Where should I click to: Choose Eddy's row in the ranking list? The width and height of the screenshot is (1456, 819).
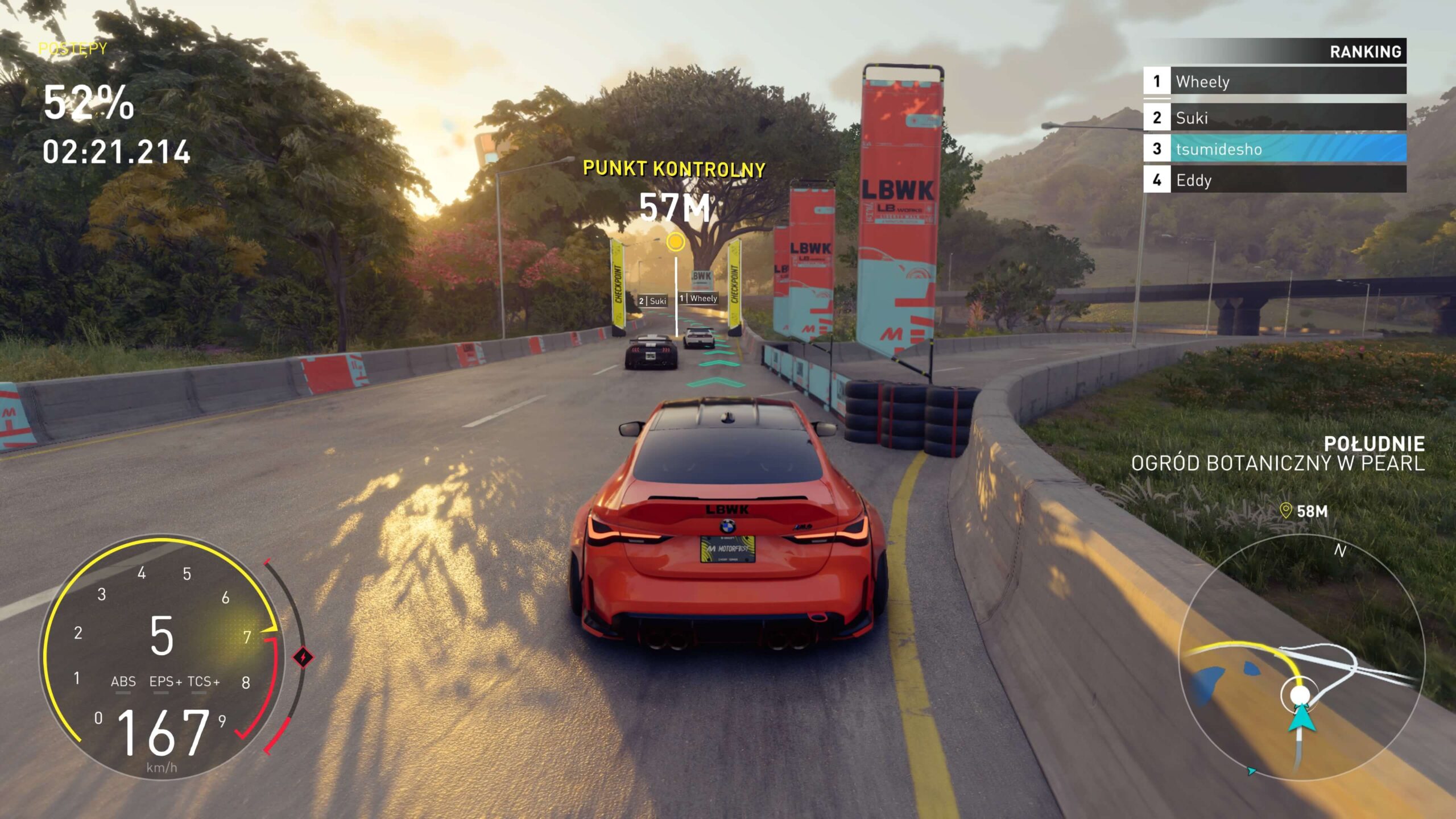(x=1274, y=180)
